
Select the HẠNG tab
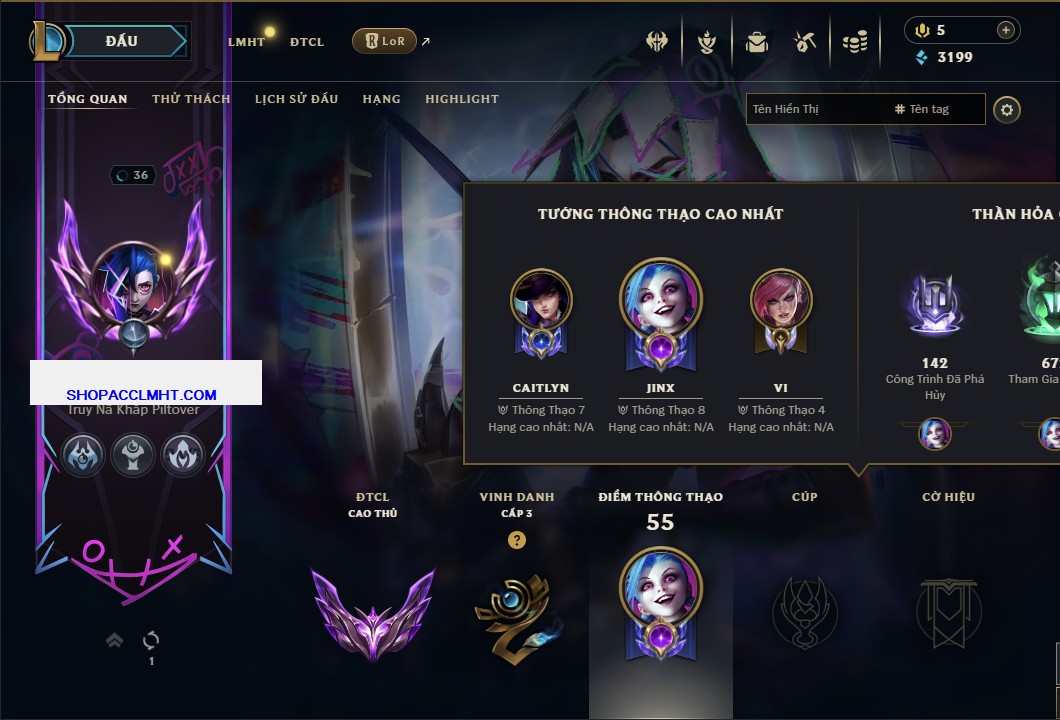pyautogui.click(x=381, y=99)
